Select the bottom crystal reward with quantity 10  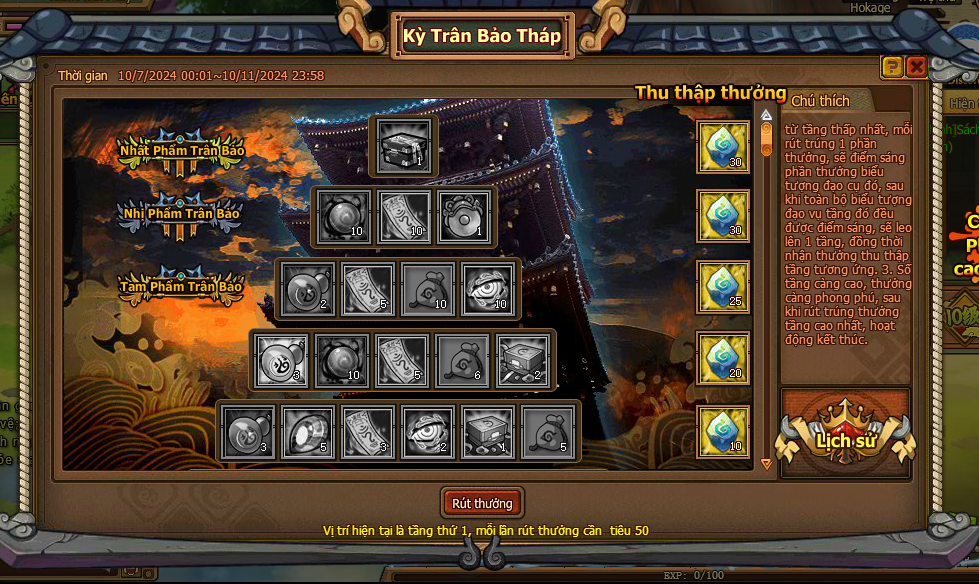(723, 432)
